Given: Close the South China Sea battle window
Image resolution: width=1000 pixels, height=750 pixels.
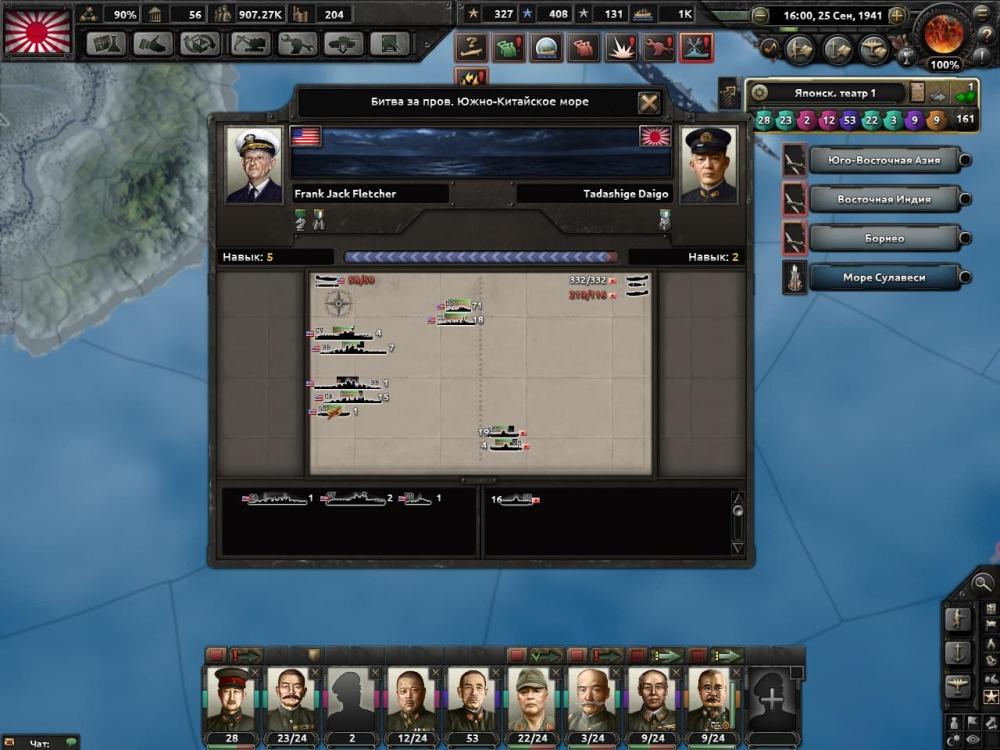Looking at the screenshot, I should pos(649,103).
